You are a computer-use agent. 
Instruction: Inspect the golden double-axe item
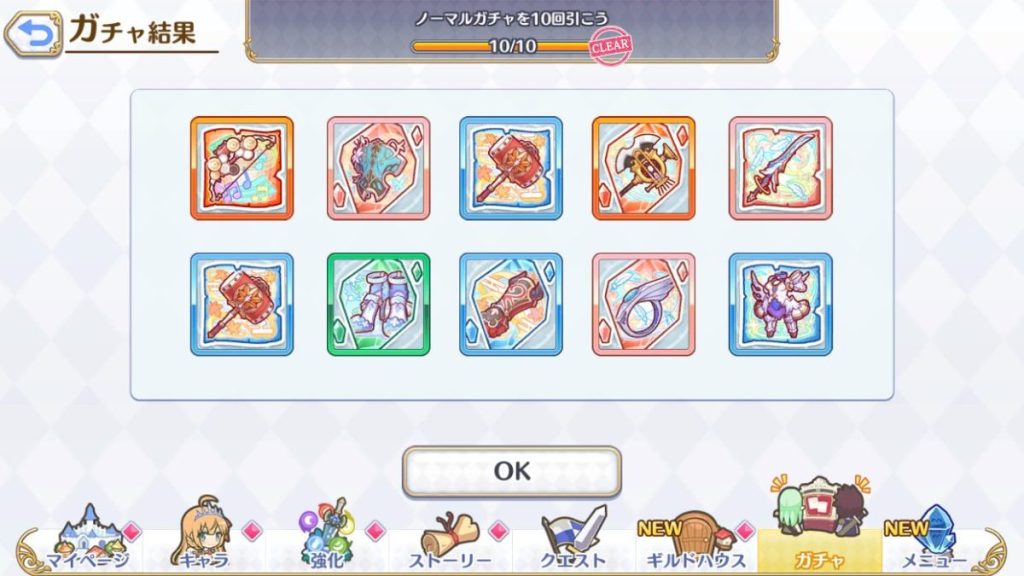(643, 168)
